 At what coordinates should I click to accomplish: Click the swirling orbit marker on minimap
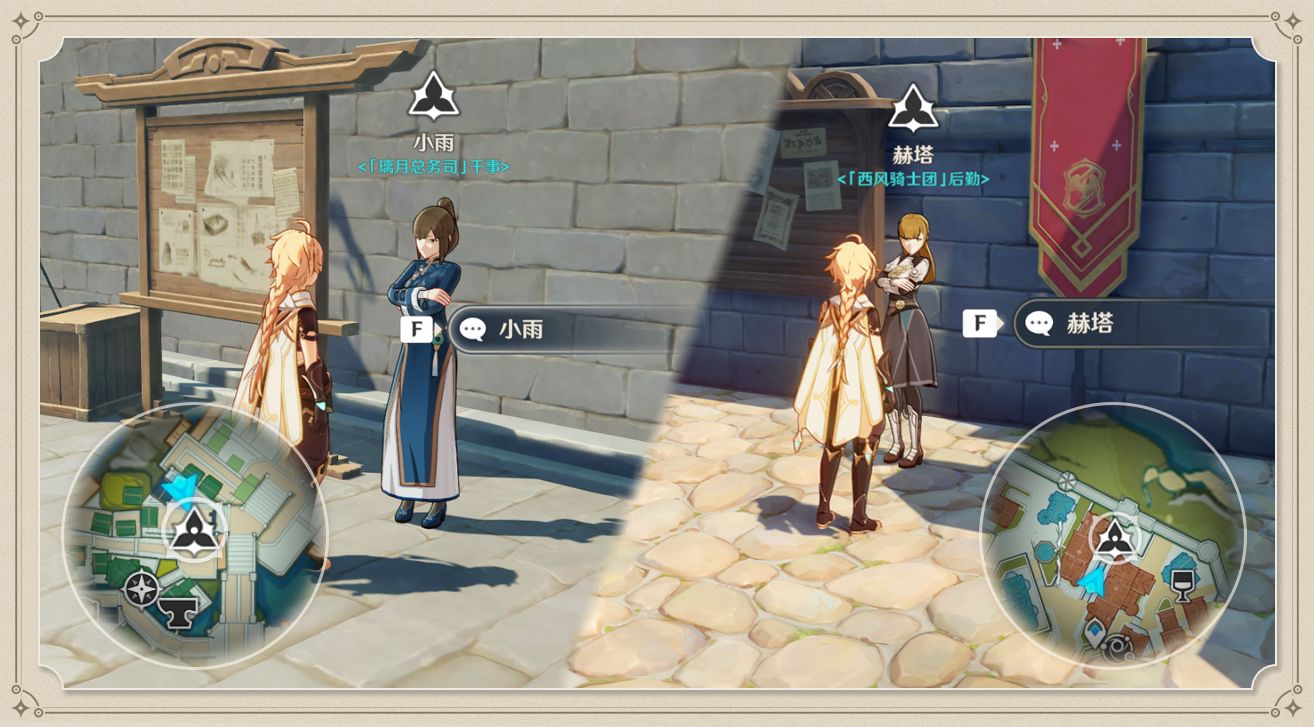[x=1118, y=650]
